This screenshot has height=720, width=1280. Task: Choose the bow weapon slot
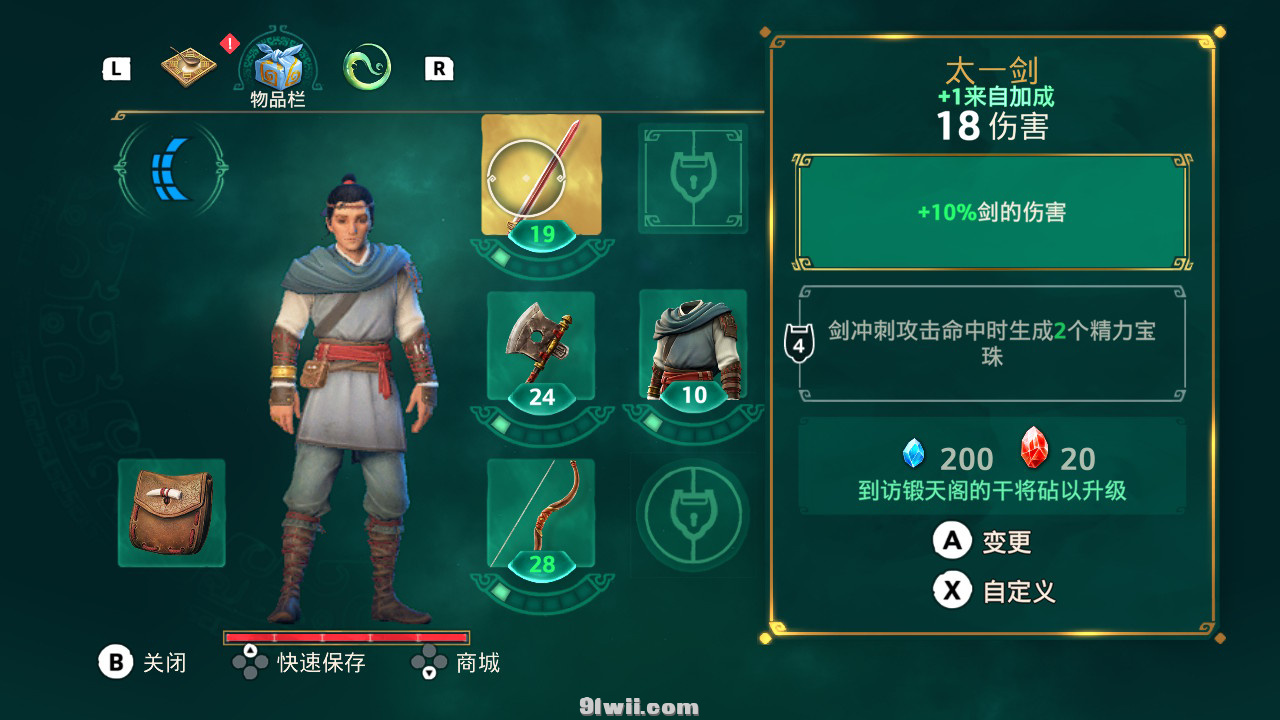tap(541, 514)
